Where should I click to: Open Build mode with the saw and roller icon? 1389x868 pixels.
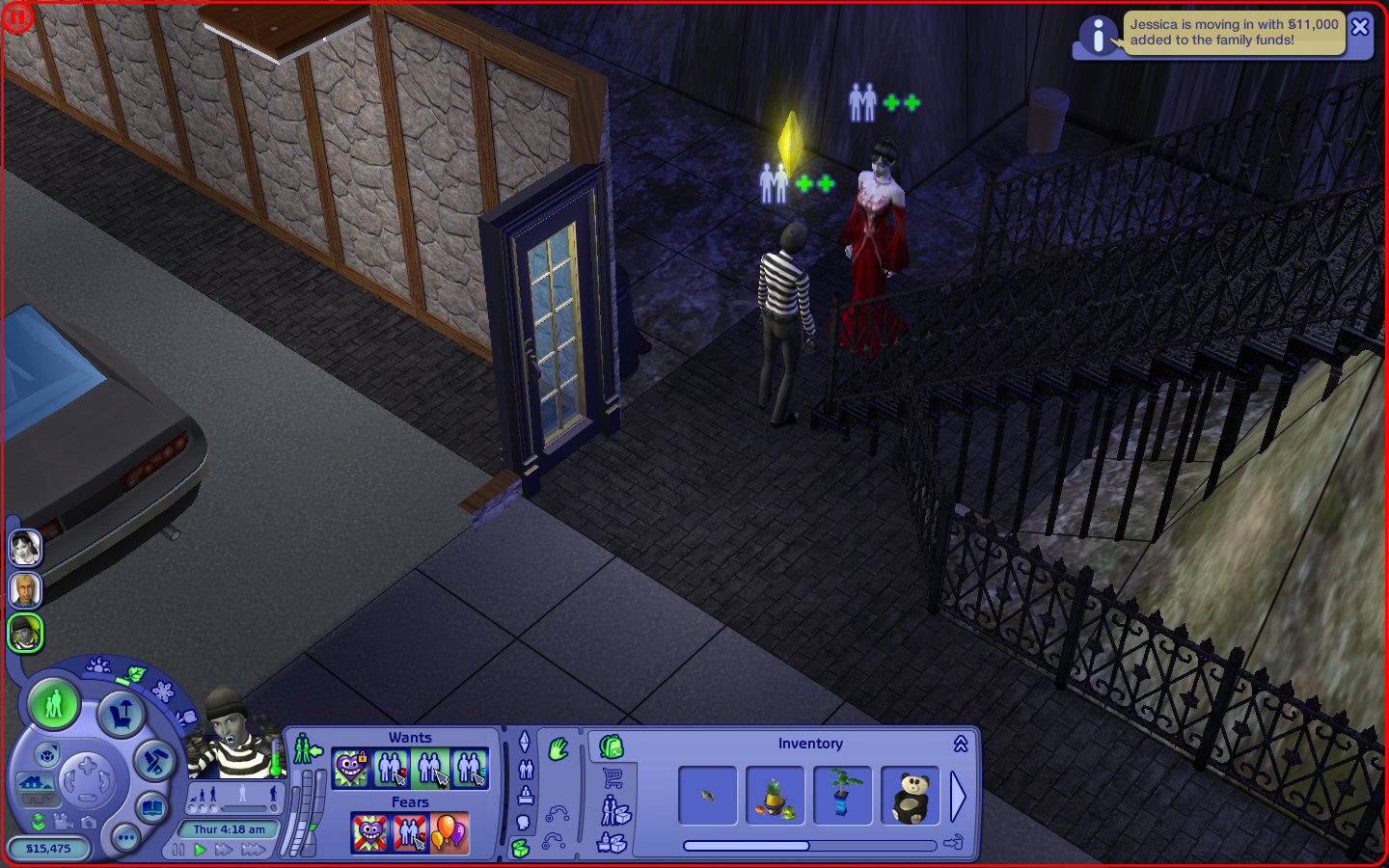153,762
